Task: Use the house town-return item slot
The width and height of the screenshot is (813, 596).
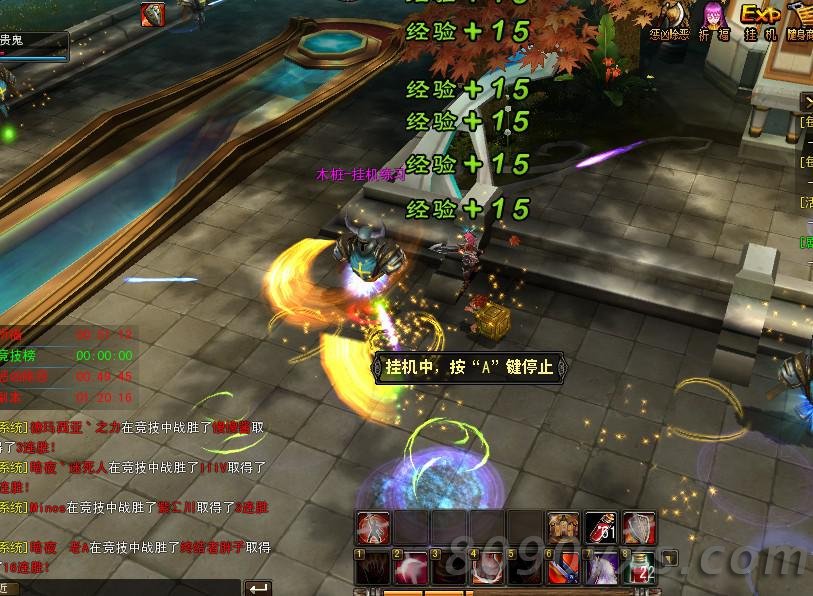Action: coord(563,527)
